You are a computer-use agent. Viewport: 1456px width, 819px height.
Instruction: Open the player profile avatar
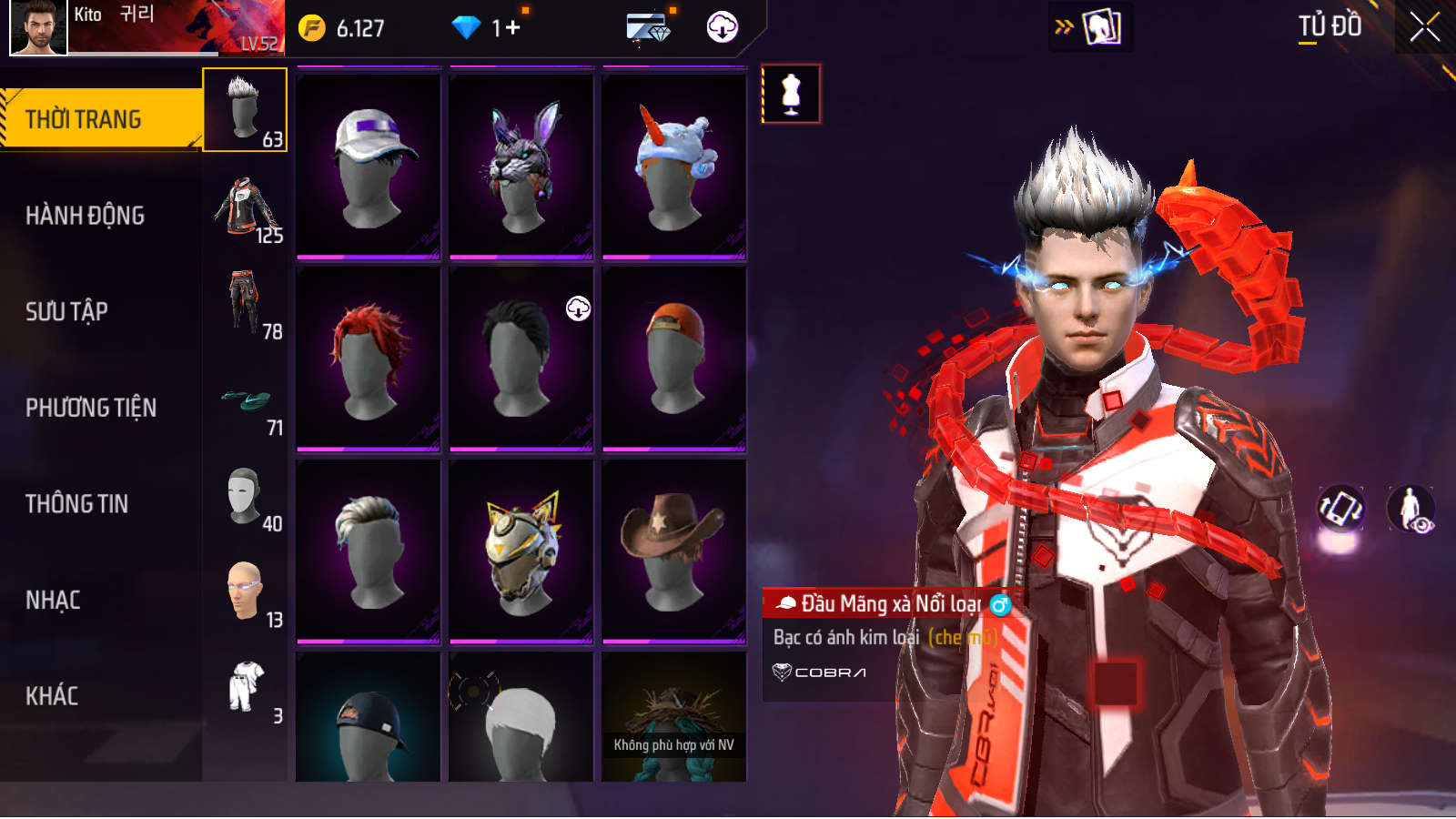pyautogui.click(x=38, y=27)
